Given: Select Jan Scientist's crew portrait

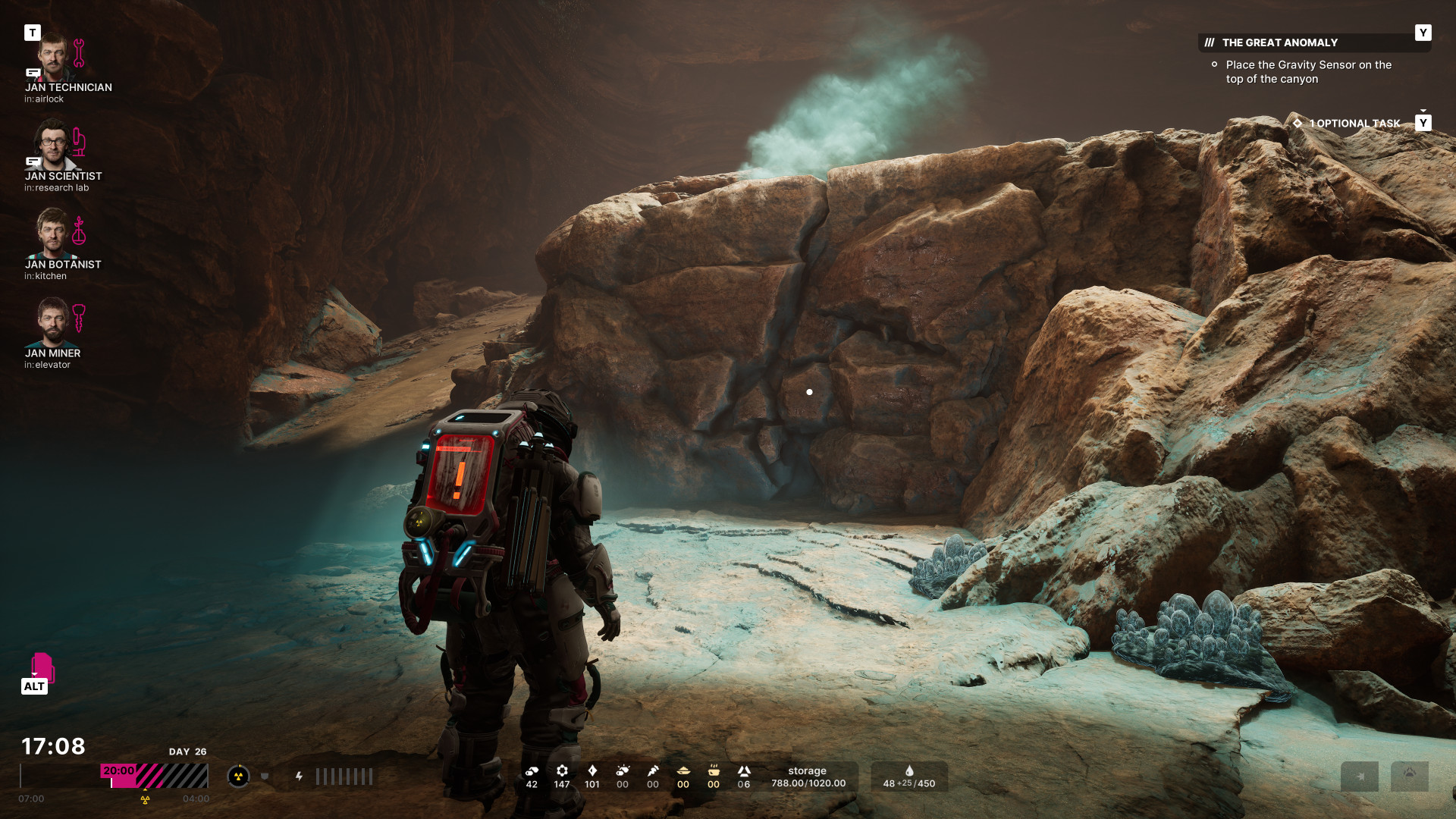Looking at the screenshot, I should pos(53,145).
